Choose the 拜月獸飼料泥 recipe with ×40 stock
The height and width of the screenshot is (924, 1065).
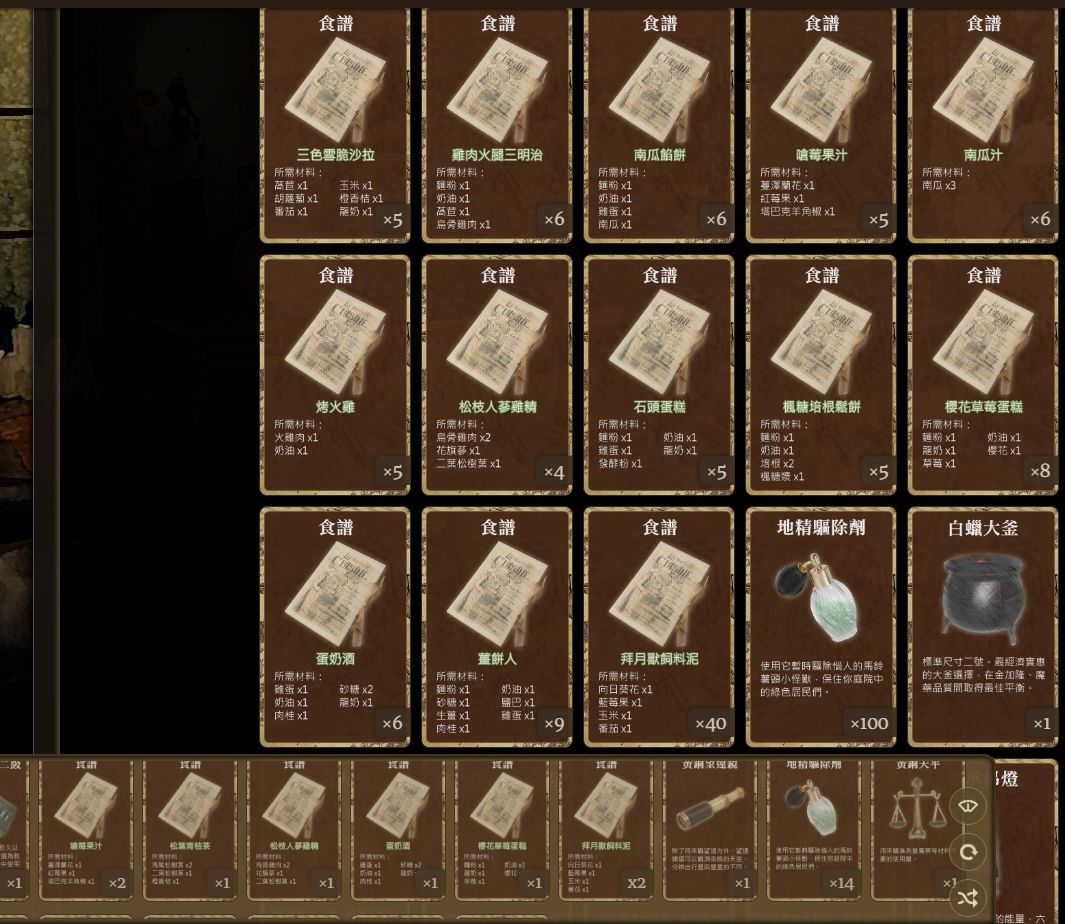click(x=659, y=627)
